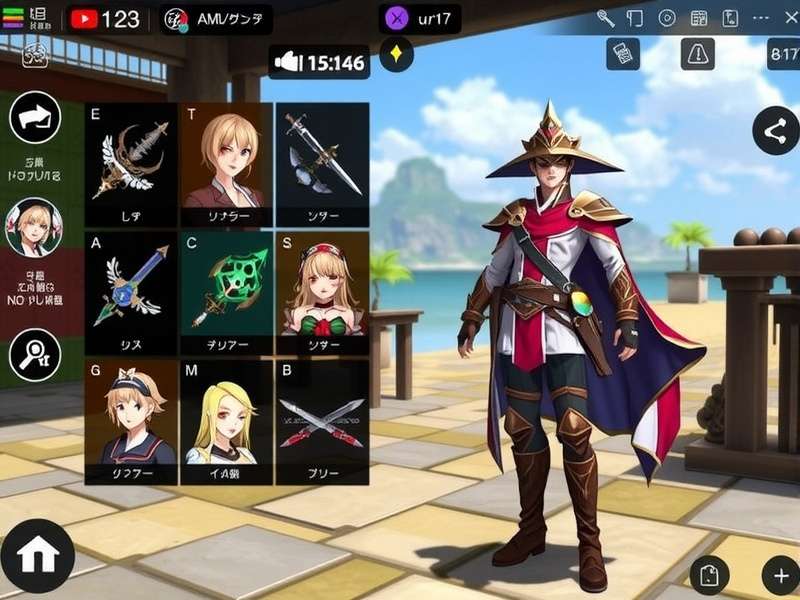The image size is (800, 600).
Task: Select the steel sword and axe tile
Action: (322, 165)
